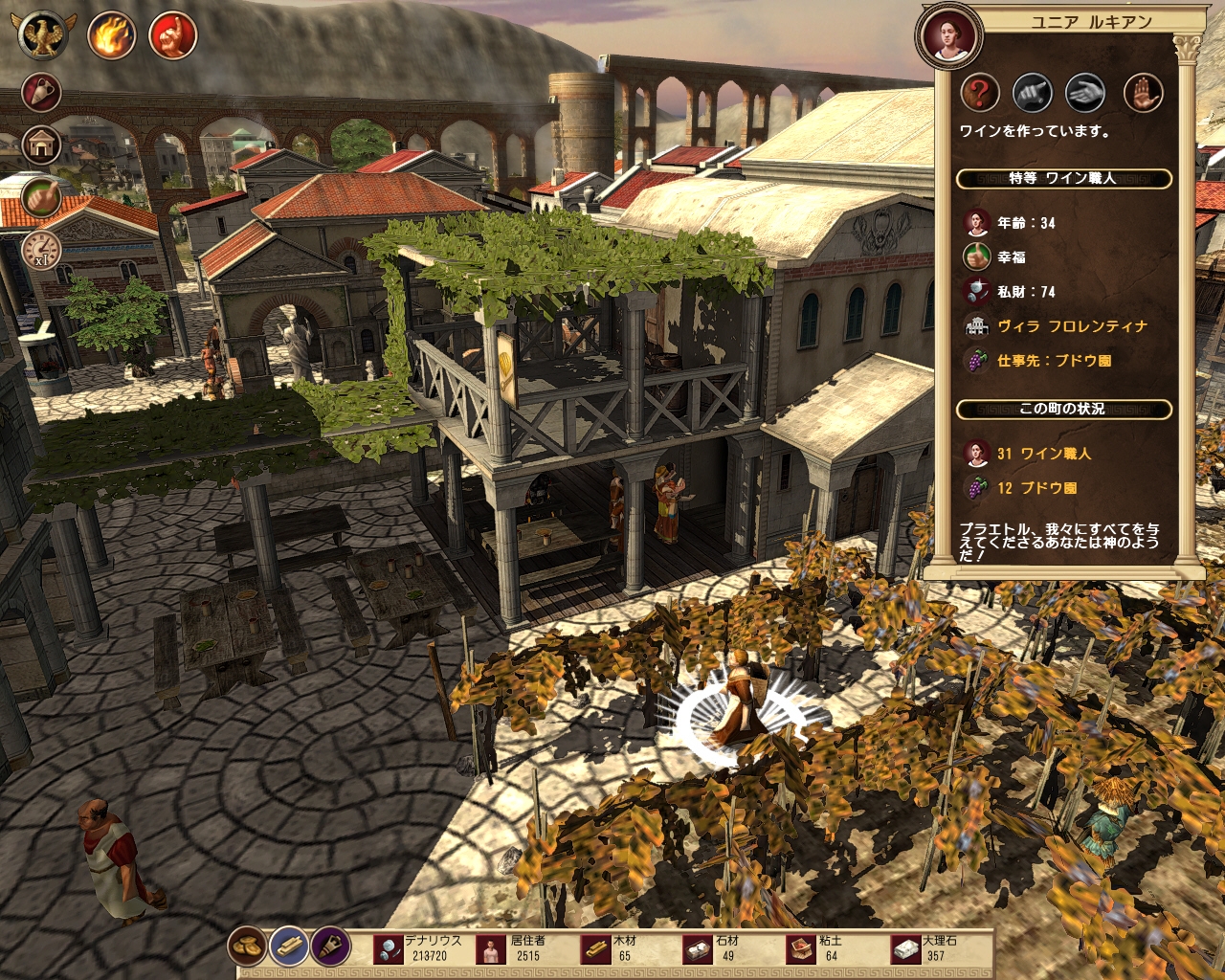Click the citizen portrait of ユニア ルキアン
The image size is (1225, 980).
[949, 35]
